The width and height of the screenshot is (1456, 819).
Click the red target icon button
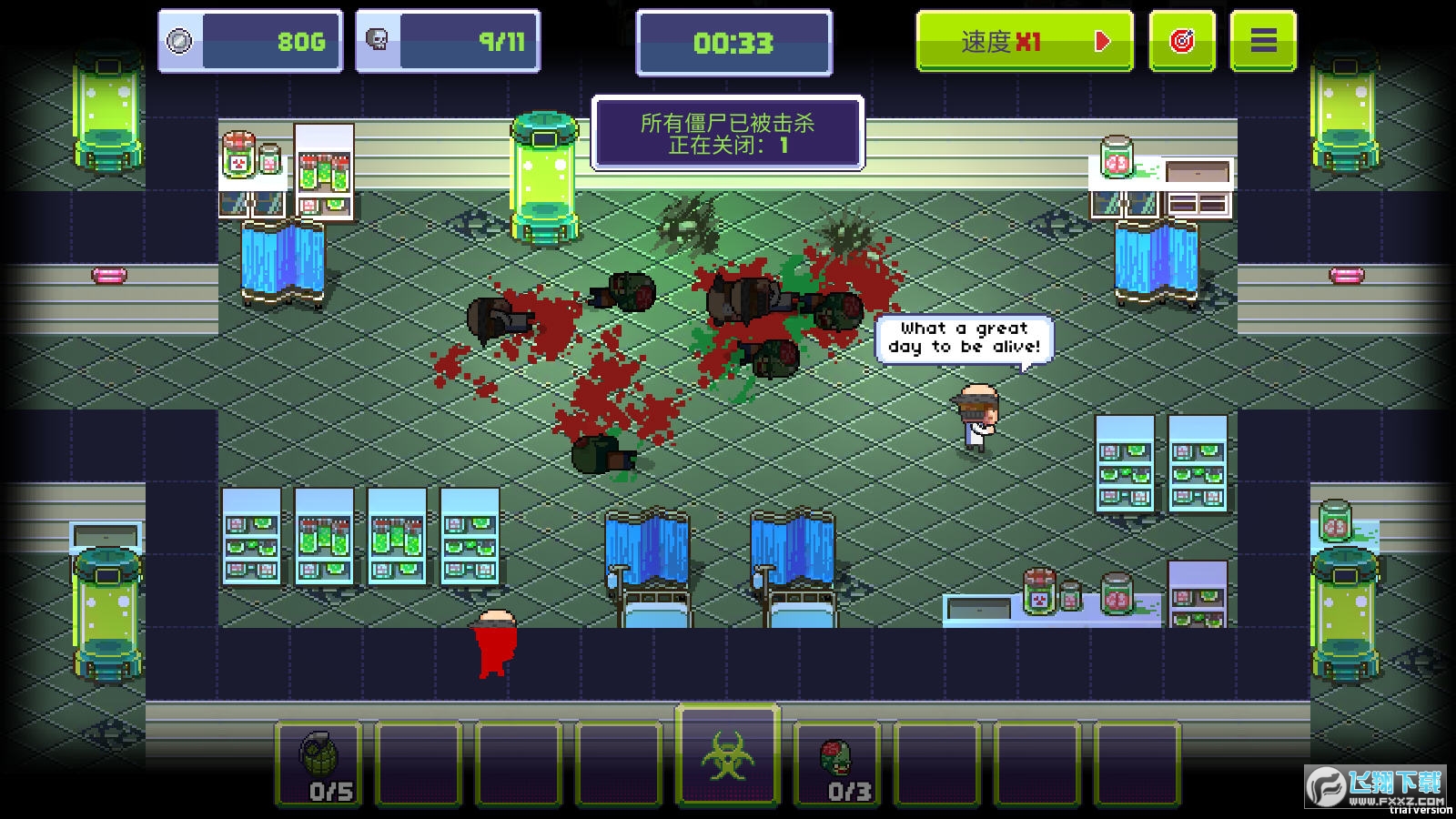(x=1181, y=41)
